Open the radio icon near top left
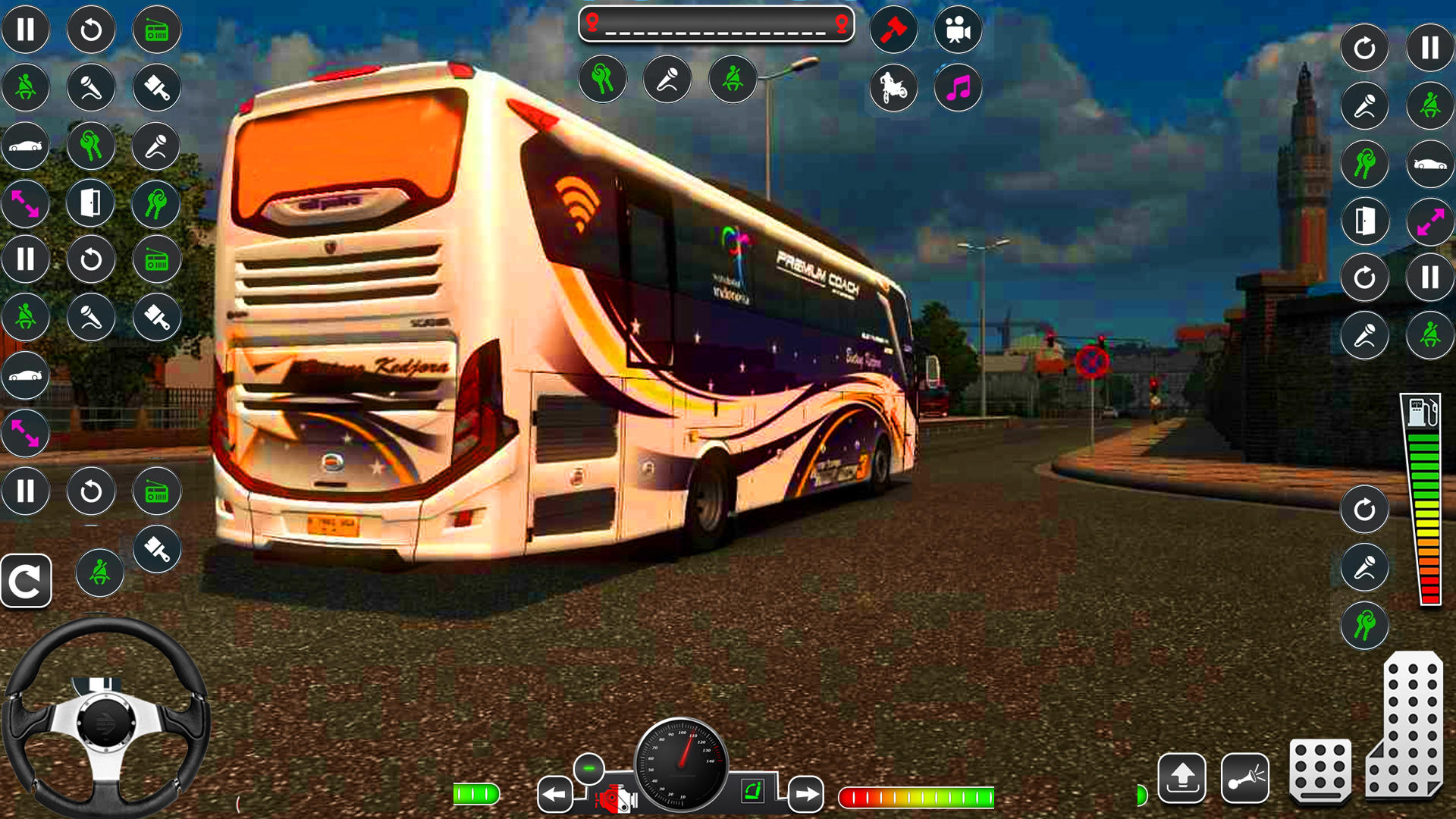Screen dimensions: 1456x819 pyautogui.click(x=155, y=29)
